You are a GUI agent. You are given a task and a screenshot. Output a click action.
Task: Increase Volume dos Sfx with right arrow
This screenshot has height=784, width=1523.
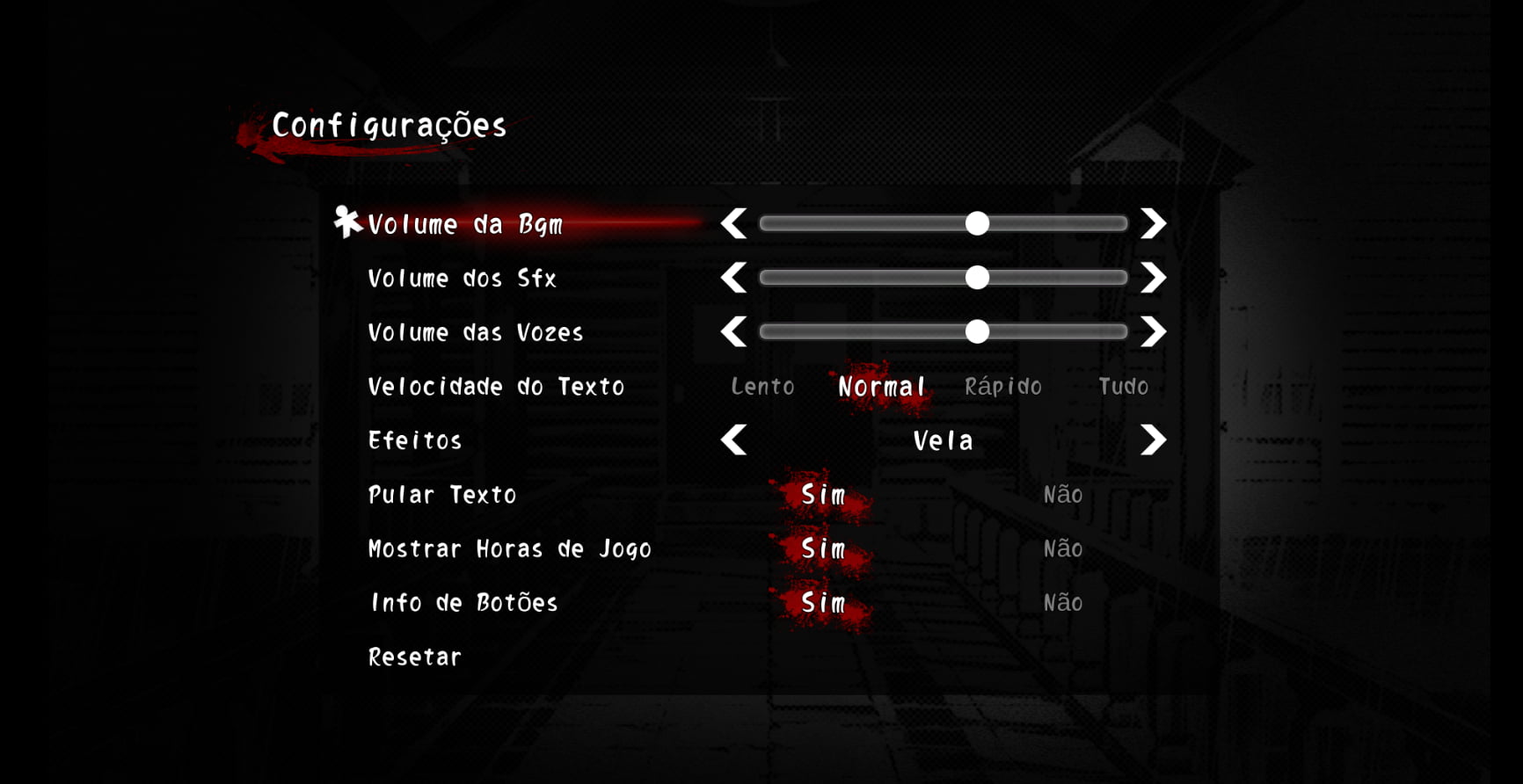pos(1153,278)
